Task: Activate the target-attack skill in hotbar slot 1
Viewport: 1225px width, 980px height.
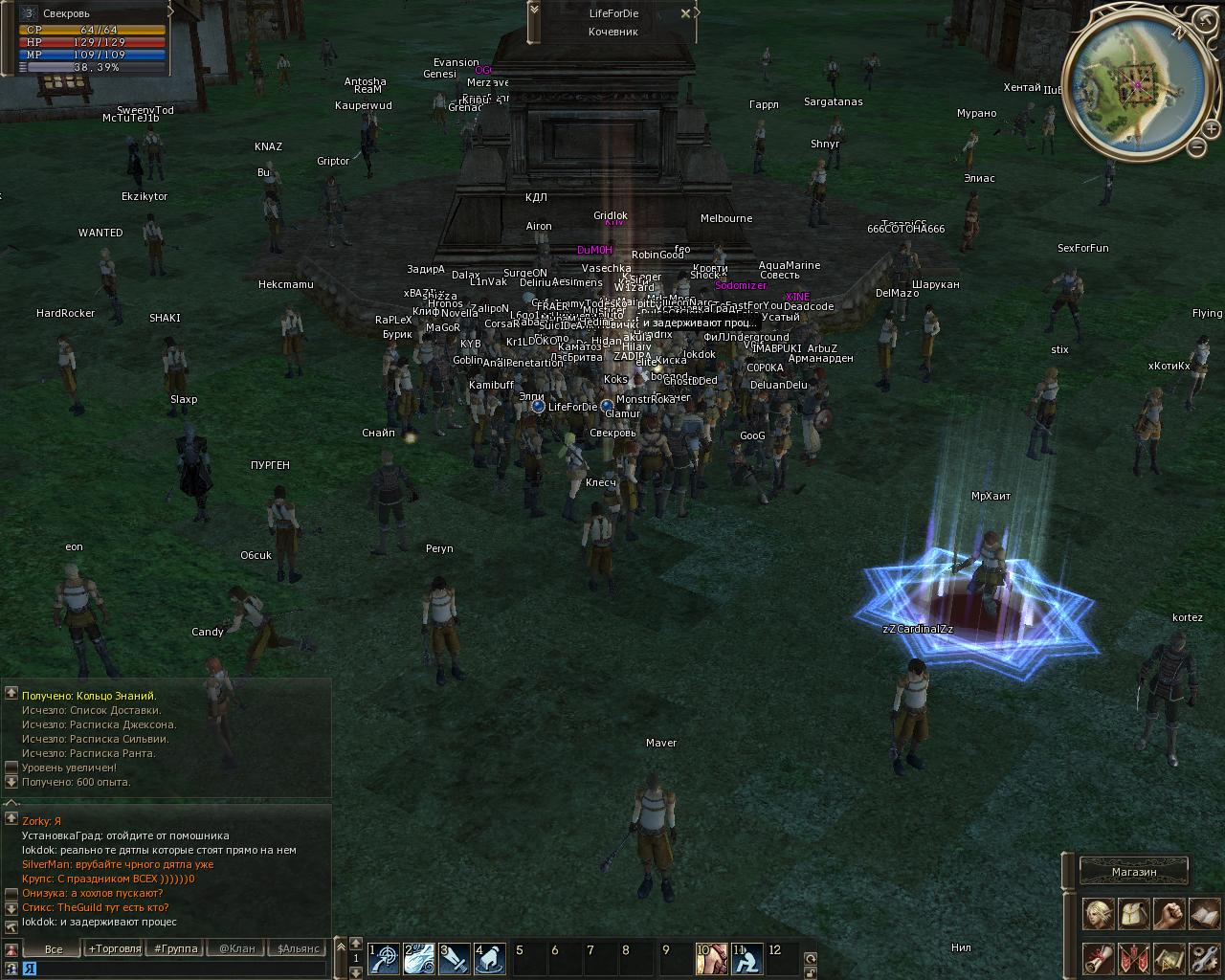Action: (385, 957)
